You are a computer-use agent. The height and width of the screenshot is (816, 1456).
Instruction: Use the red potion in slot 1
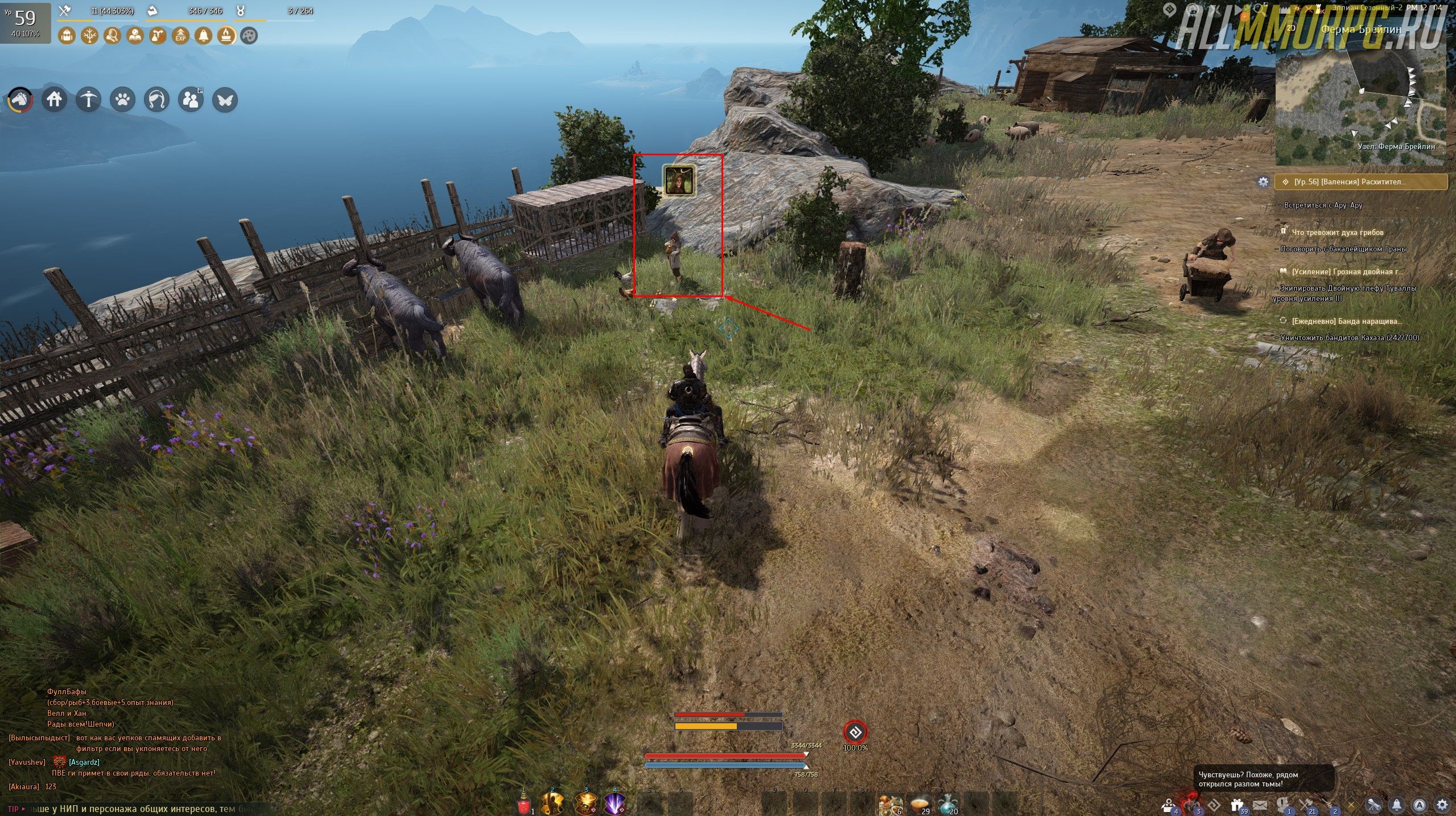525,805
